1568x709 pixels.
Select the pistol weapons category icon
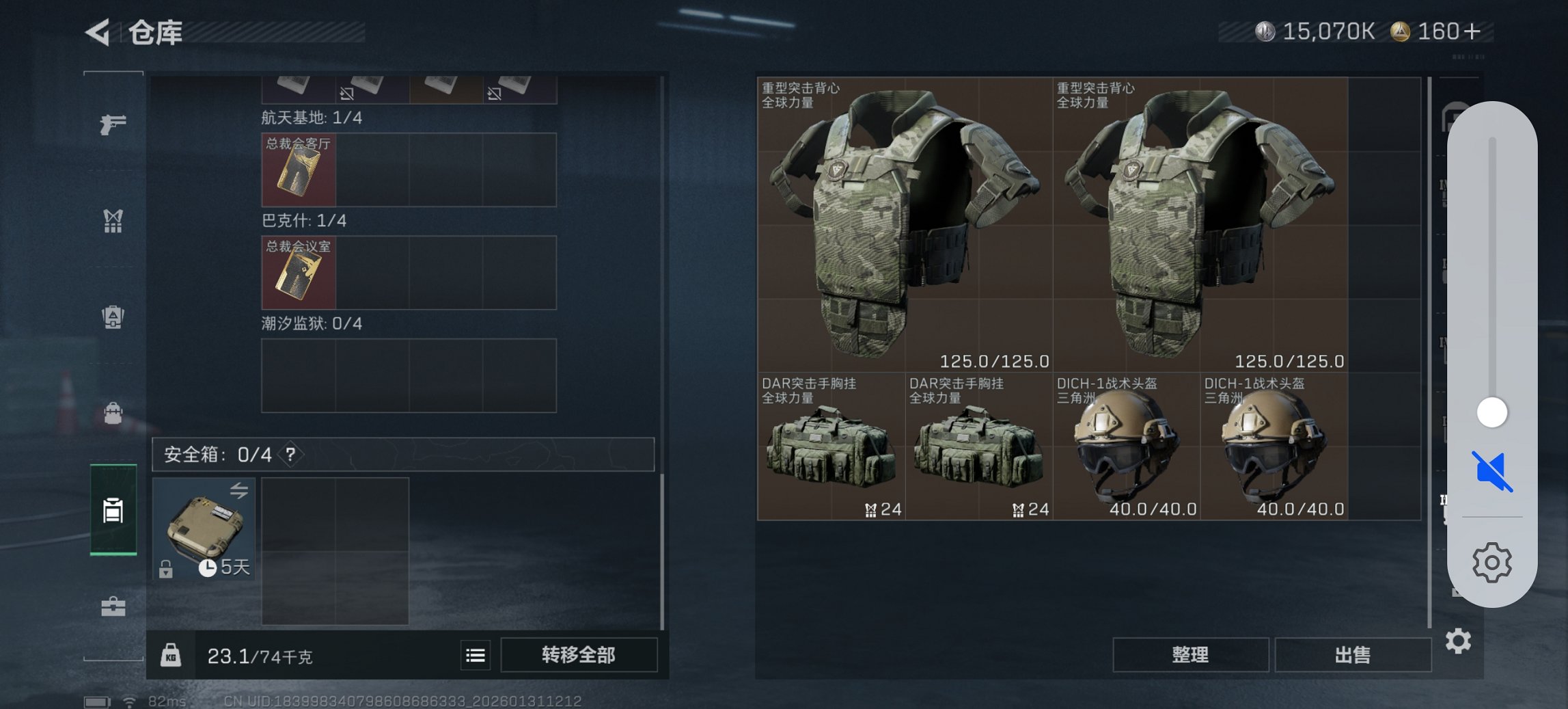click(x=112, y=124)
